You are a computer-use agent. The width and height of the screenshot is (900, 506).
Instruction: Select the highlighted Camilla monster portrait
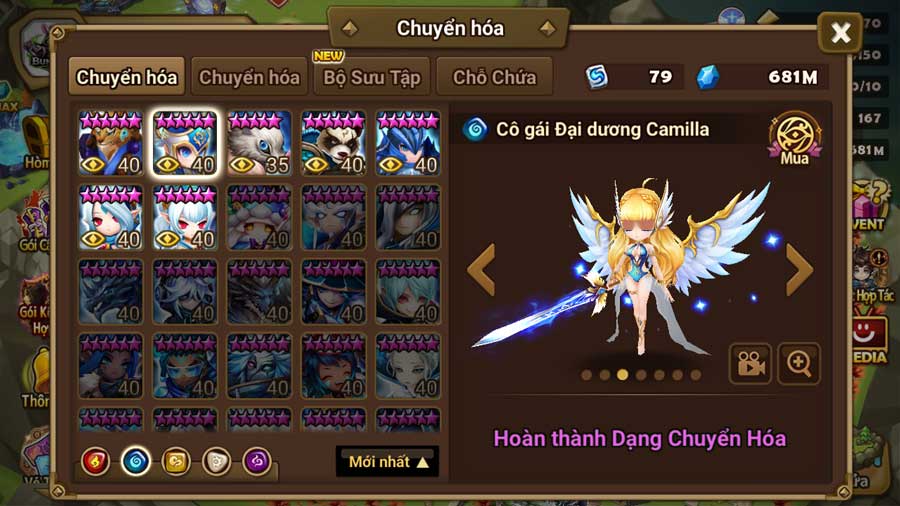tap(185, 144)
